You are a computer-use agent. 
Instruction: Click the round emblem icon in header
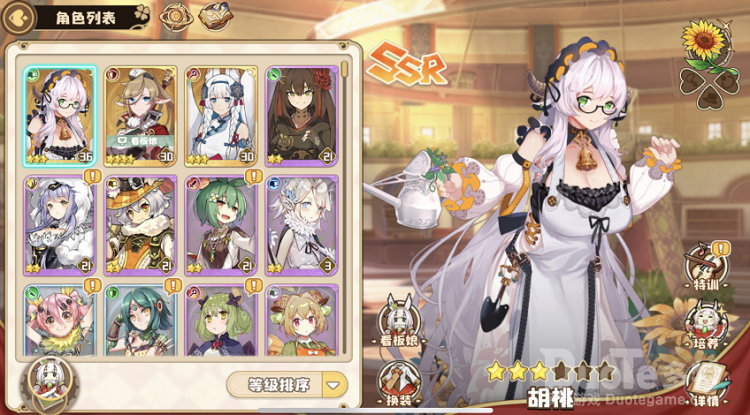click(176, 17)
